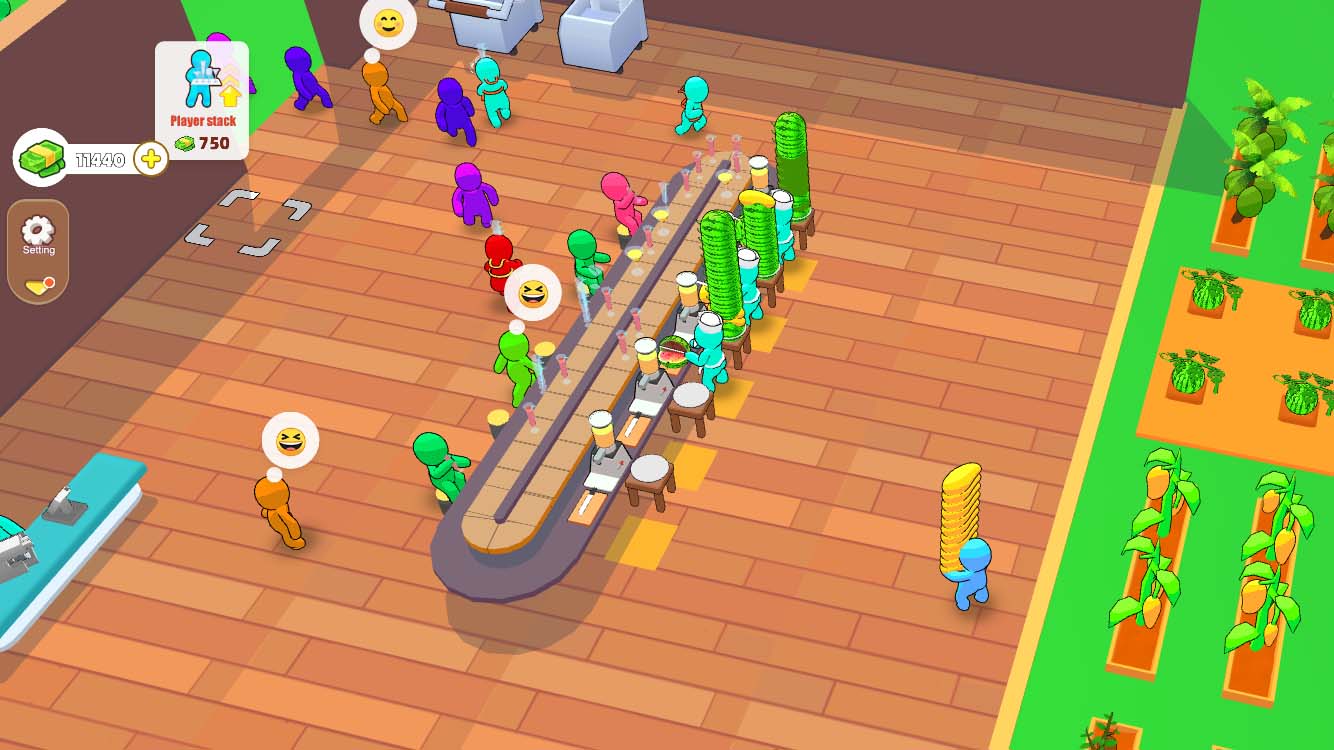Tap the tall green cup stack near the bar
Screen dimensions: 1334x750
click(x=790, y=165)
